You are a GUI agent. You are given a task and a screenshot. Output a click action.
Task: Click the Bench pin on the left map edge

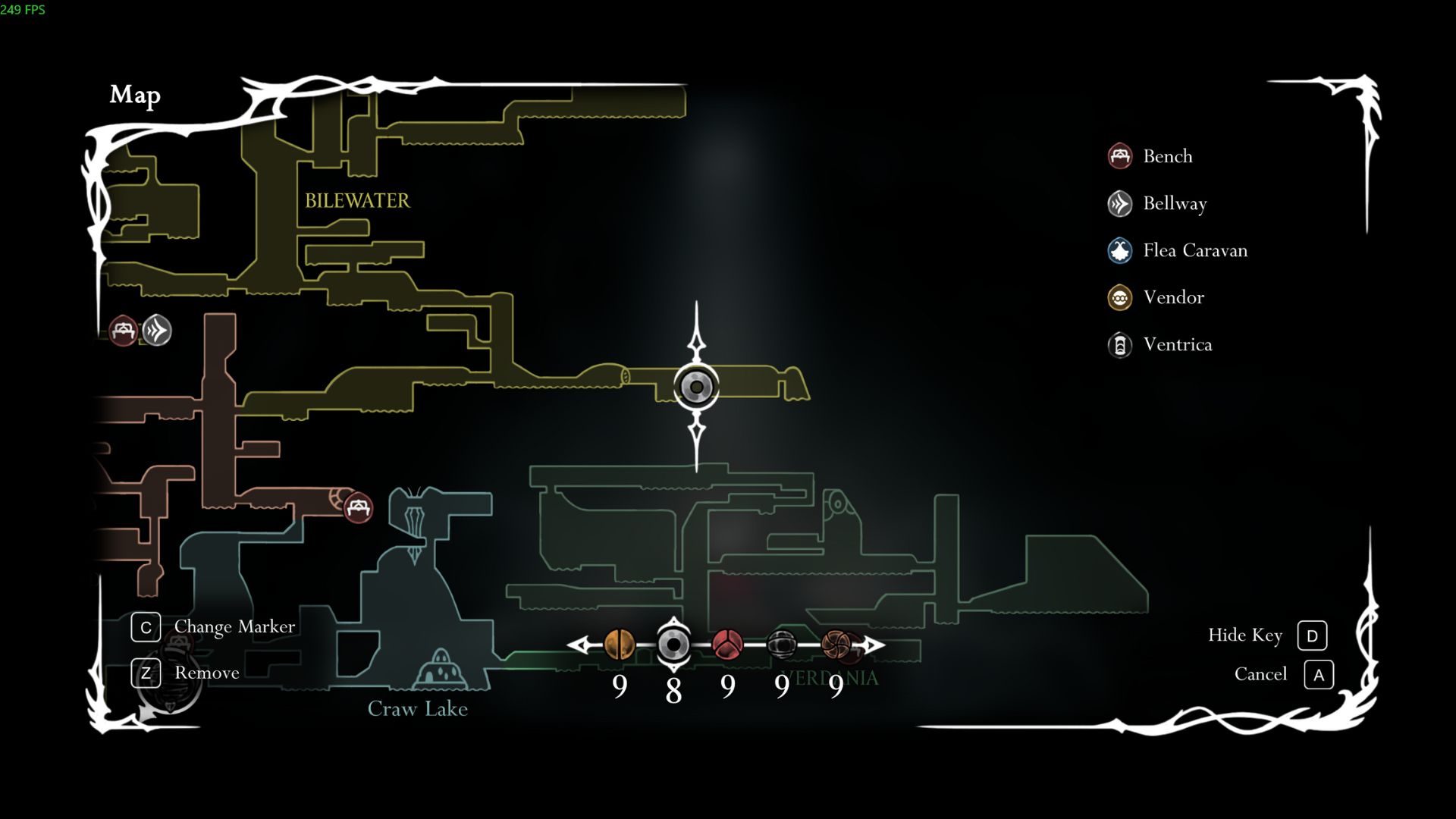click(x=121, y=331)
